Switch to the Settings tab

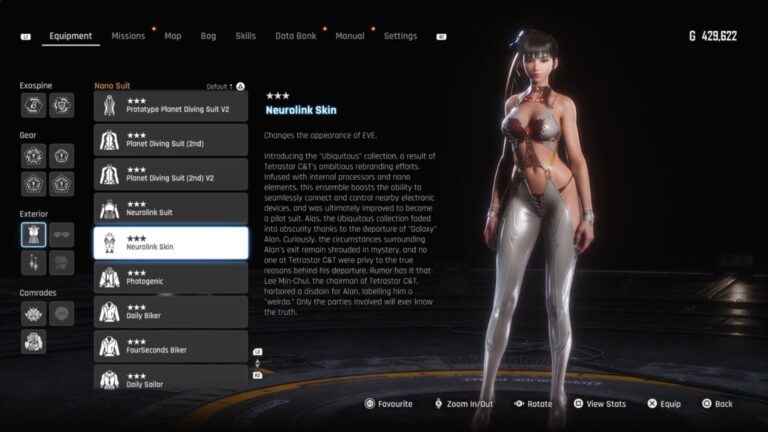pyautogui.click(x=400, y=36)
